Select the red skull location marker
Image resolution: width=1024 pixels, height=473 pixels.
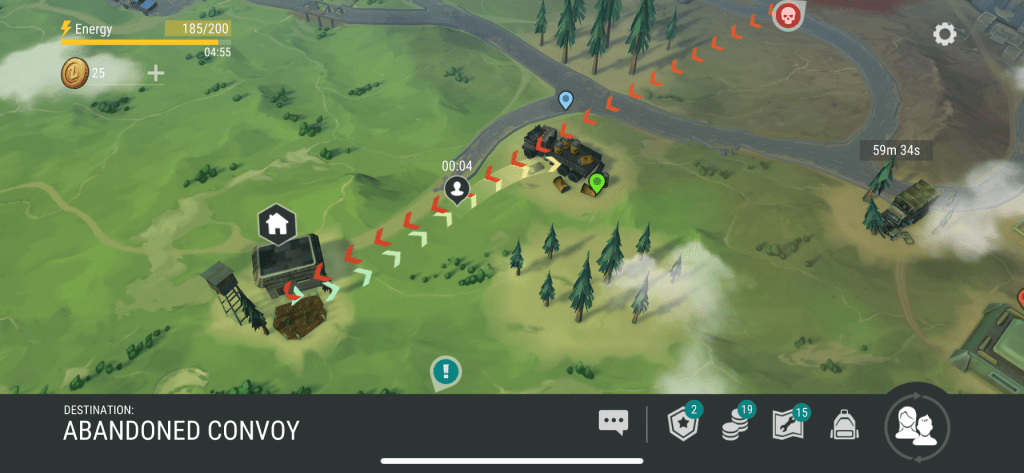pos(788,15)
